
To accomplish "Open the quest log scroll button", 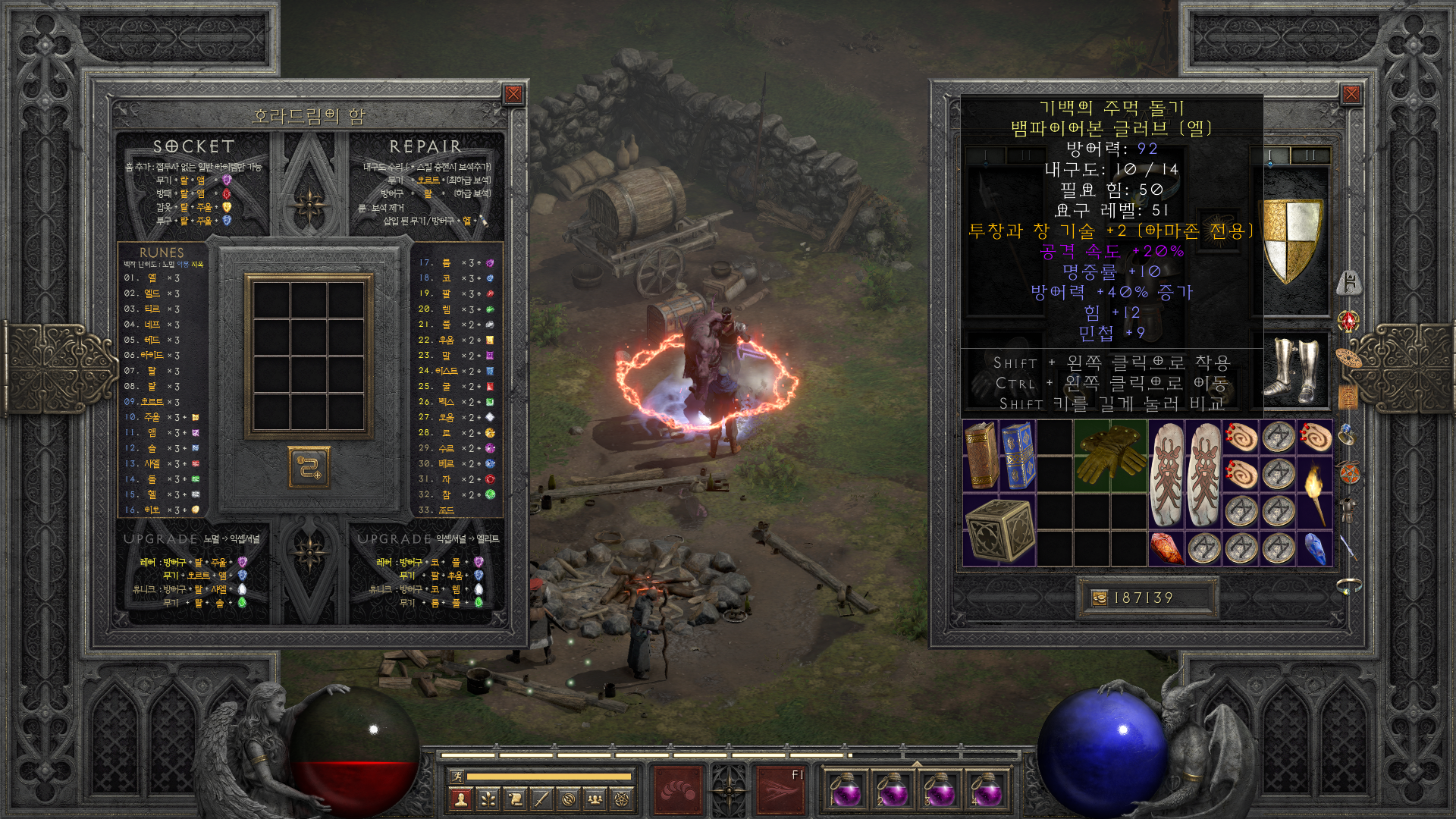I will point(515,799).
